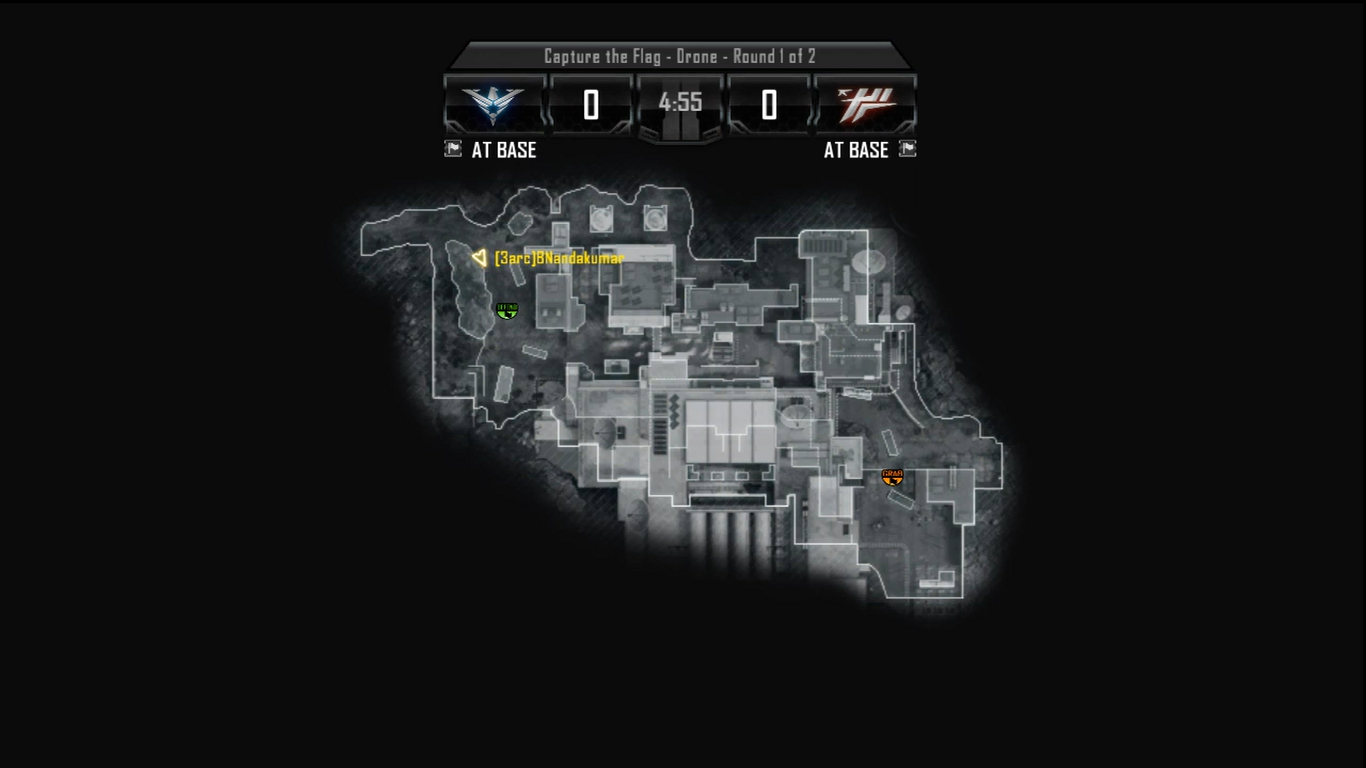Select the flag icon under the red team emblem
Viewport: 1366px width, 768px height.
[907, 149]
